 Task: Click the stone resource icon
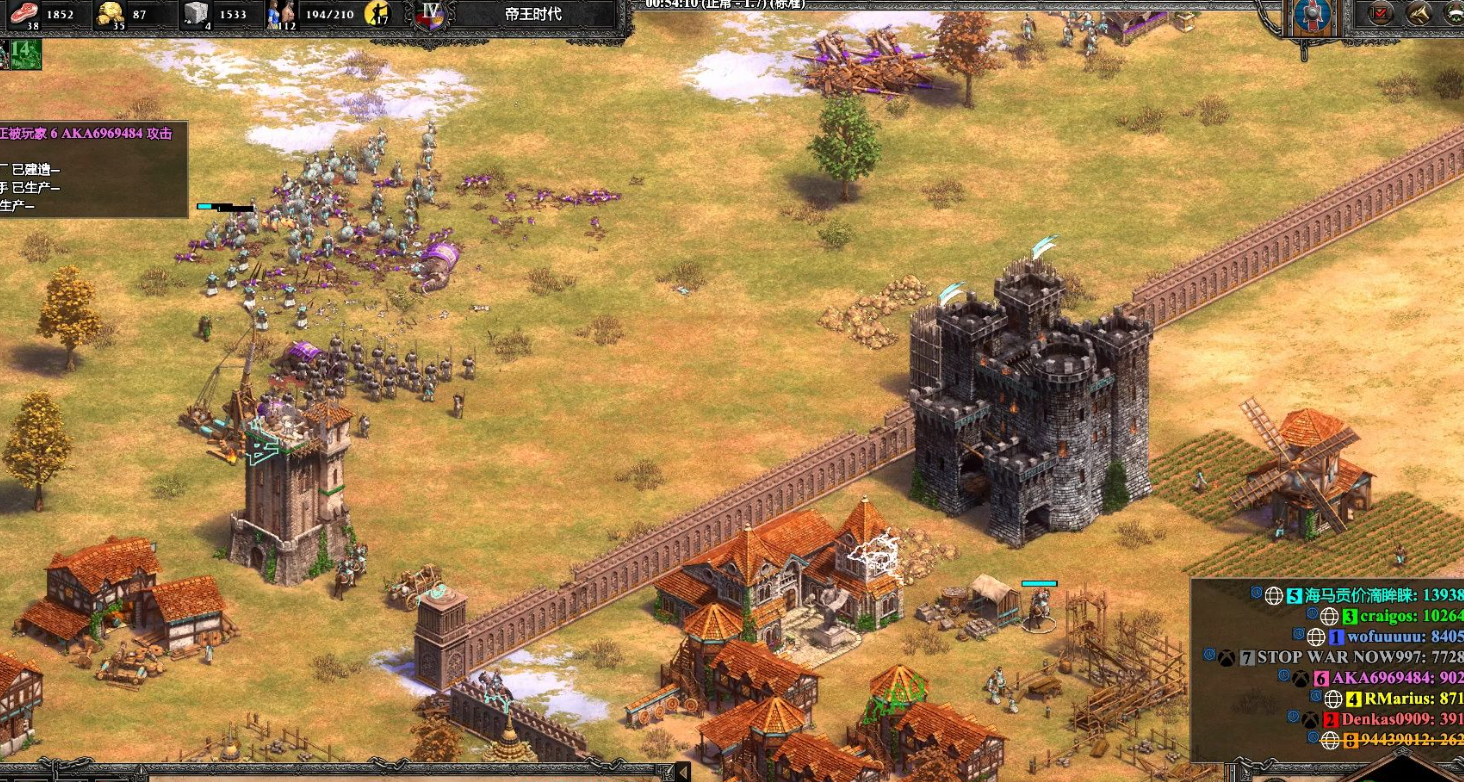coord(196,14)
